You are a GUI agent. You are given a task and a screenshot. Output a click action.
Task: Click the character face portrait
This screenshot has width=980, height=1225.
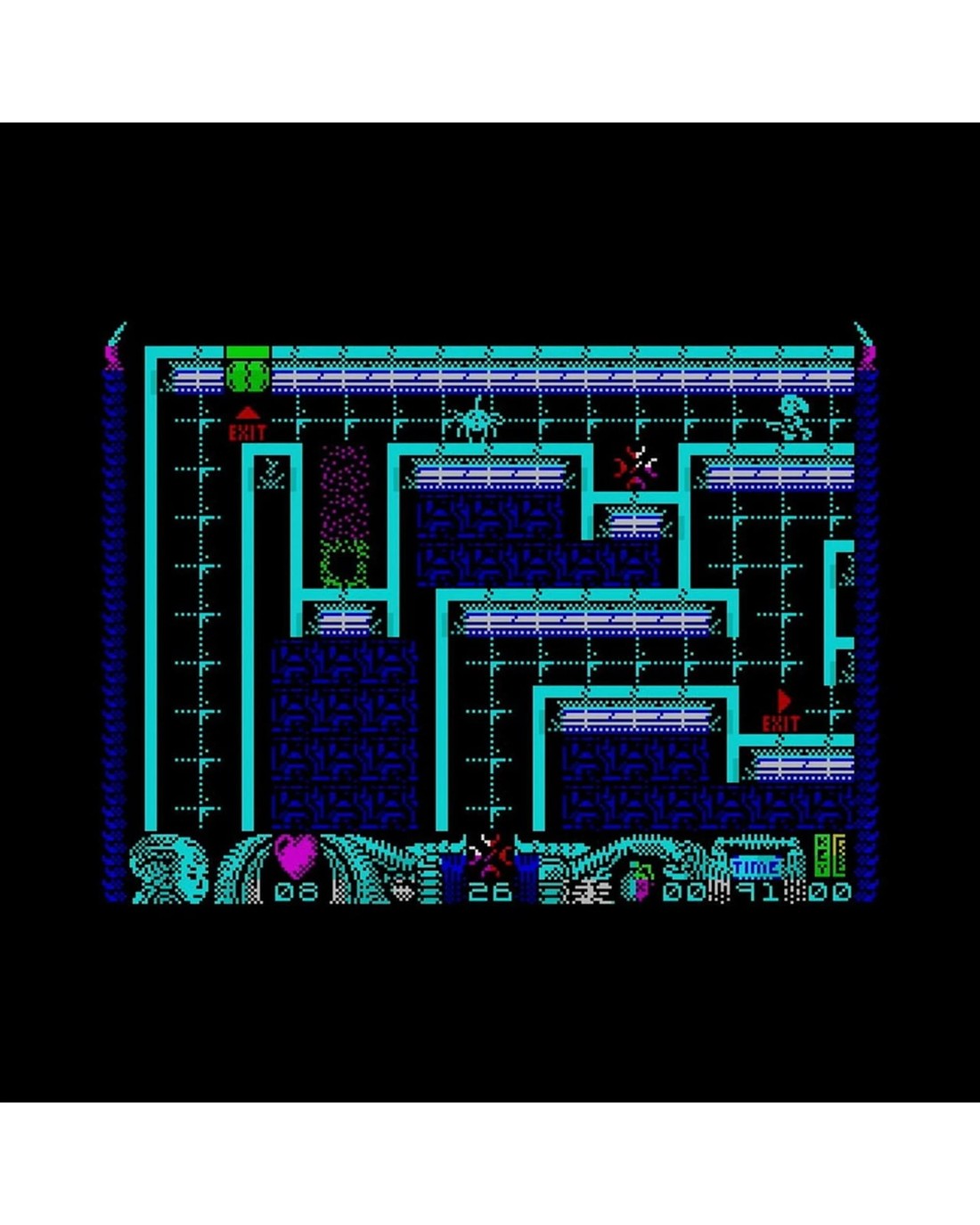(169, 869)
